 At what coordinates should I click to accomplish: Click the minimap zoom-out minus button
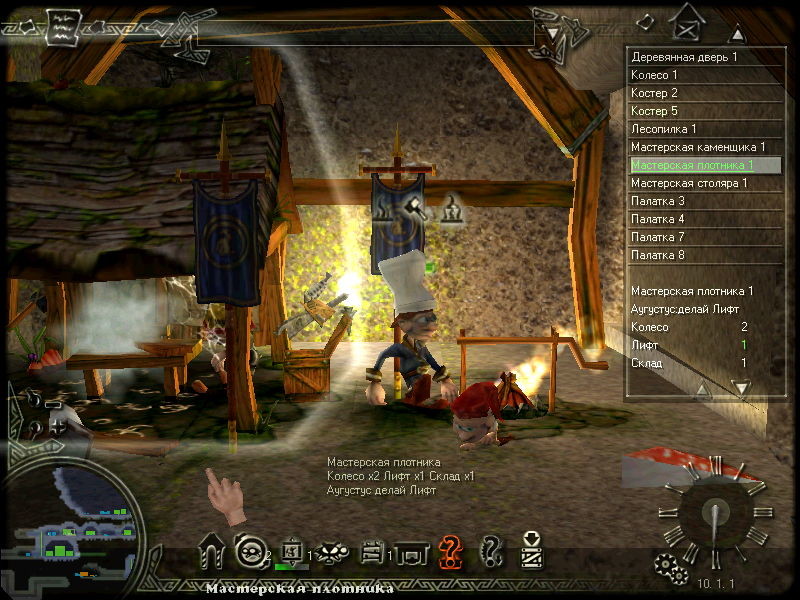(53, 404)
